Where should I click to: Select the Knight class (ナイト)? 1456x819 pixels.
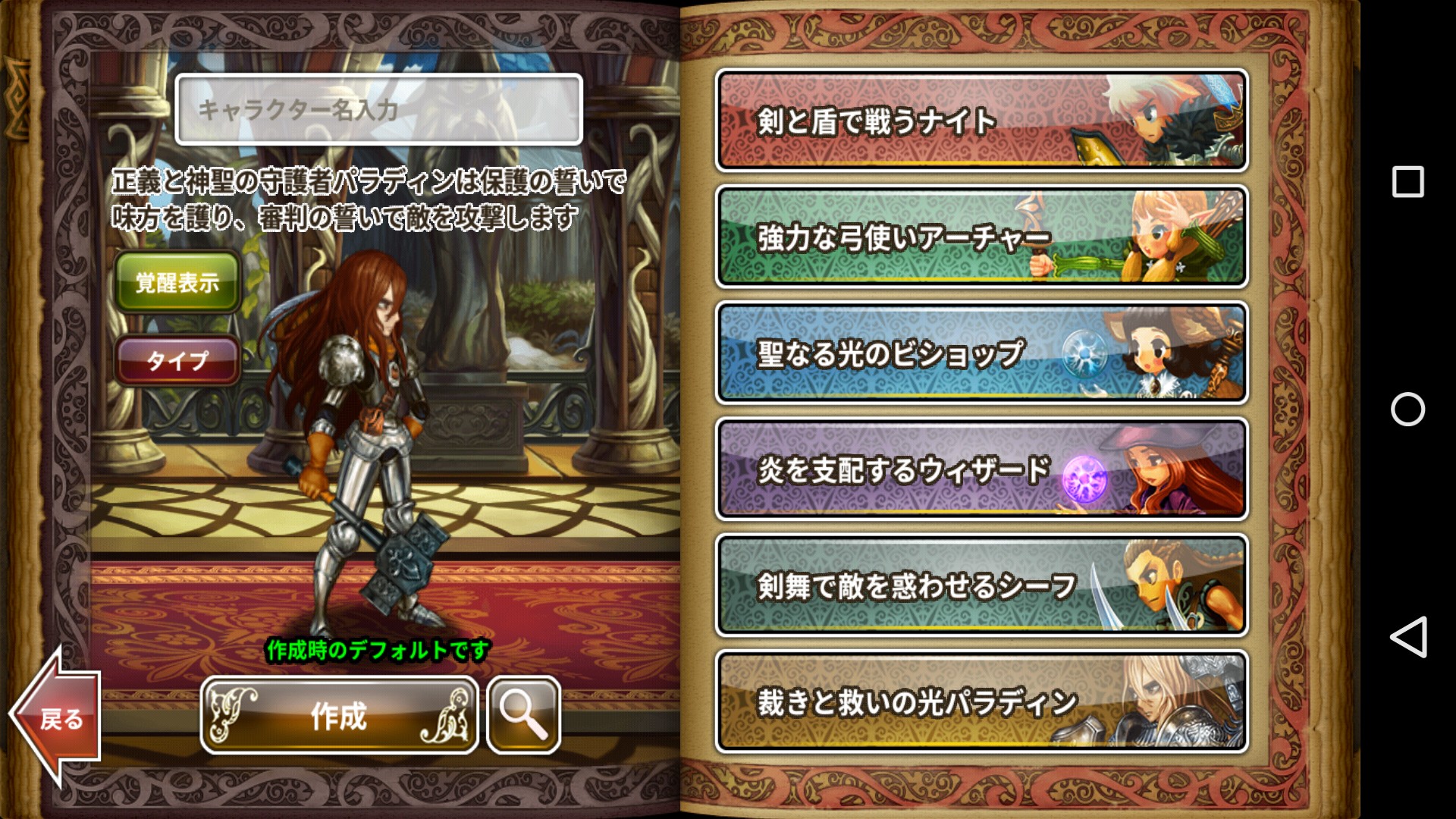point(981,121)
